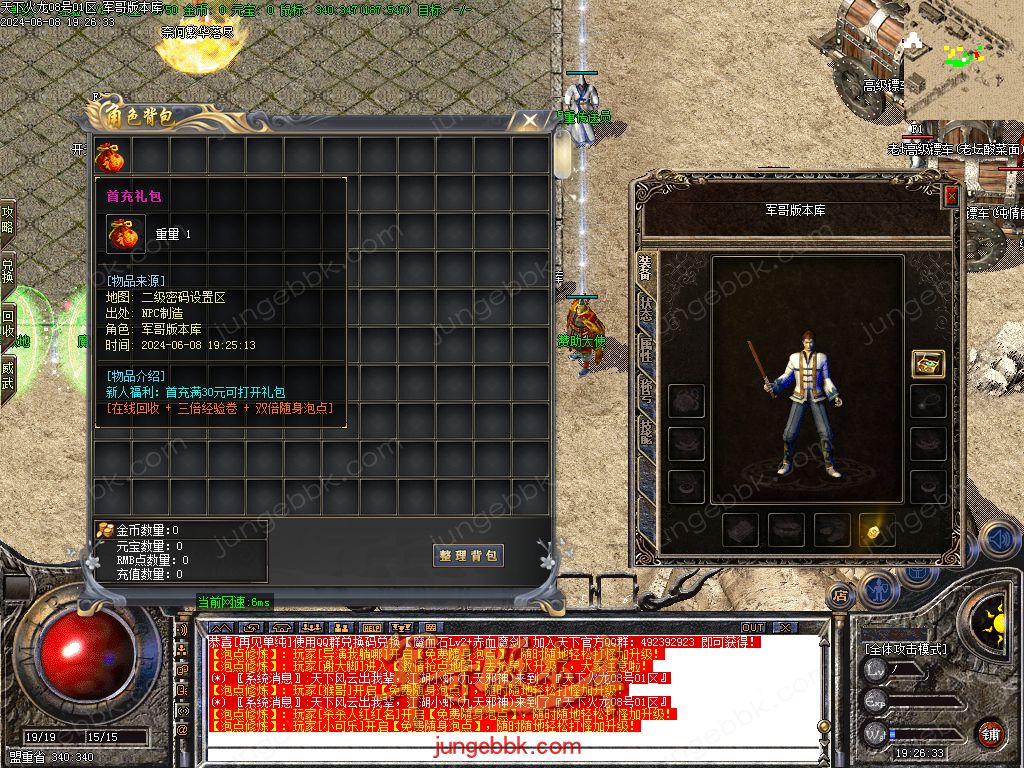This screenshot has width=1024, height=768.
Task: Click the treasure chest equipment slot
Action: [928, 364]
